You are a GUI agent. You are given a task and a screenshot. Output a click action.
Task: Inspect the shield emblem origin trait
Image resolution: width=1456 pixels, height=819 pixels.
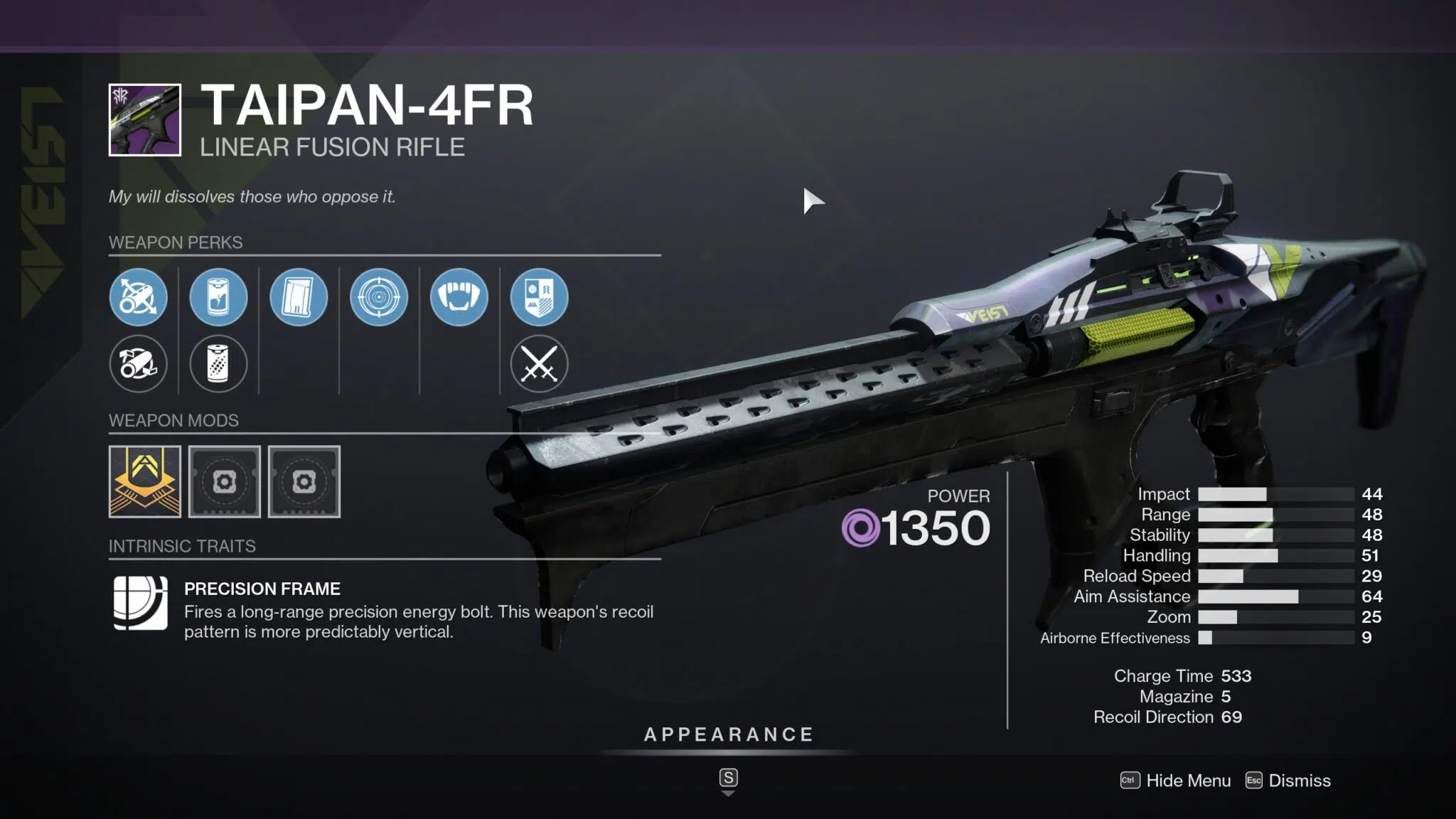[x=539, y=297]
